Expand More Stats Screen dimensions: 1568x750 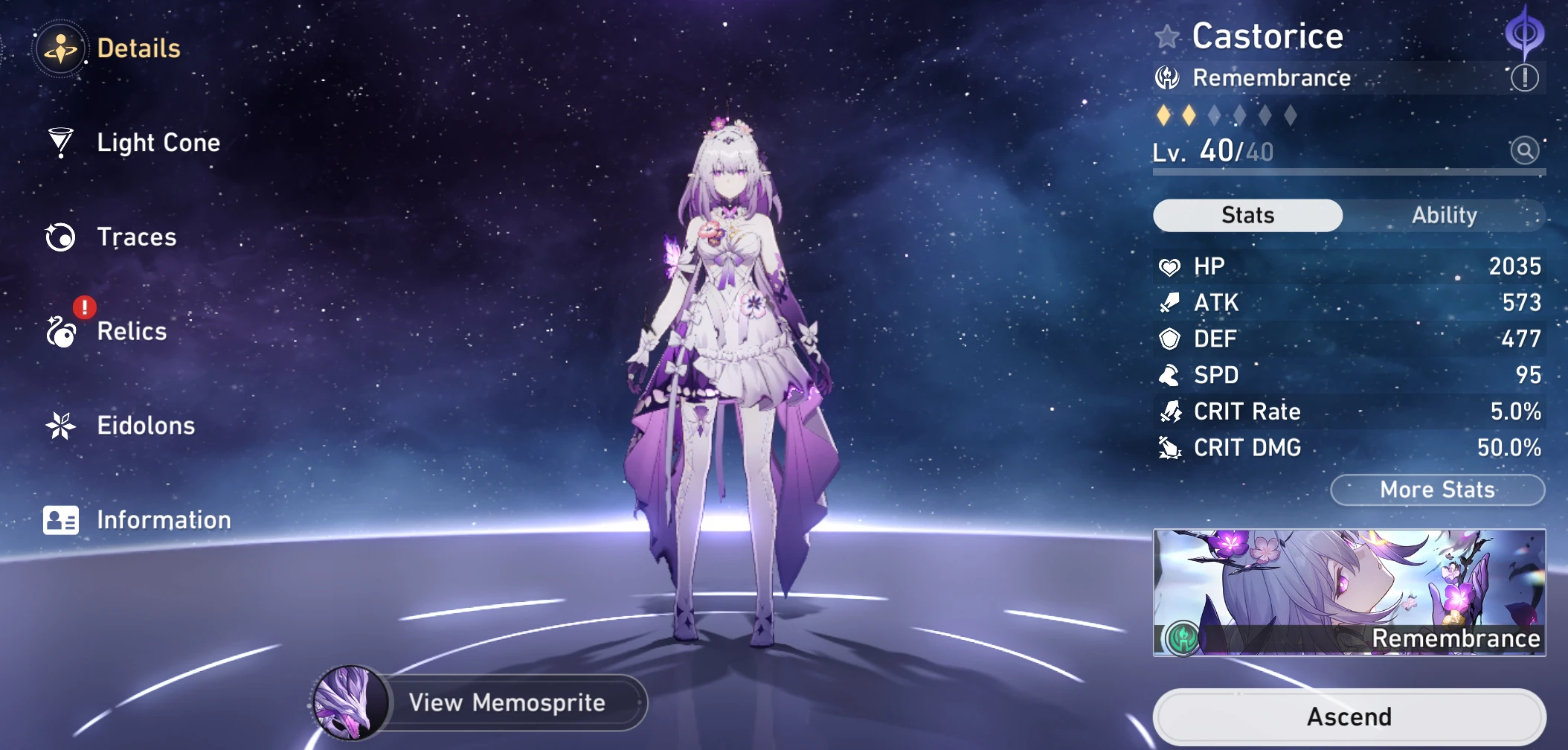[x=1436, y=490]
